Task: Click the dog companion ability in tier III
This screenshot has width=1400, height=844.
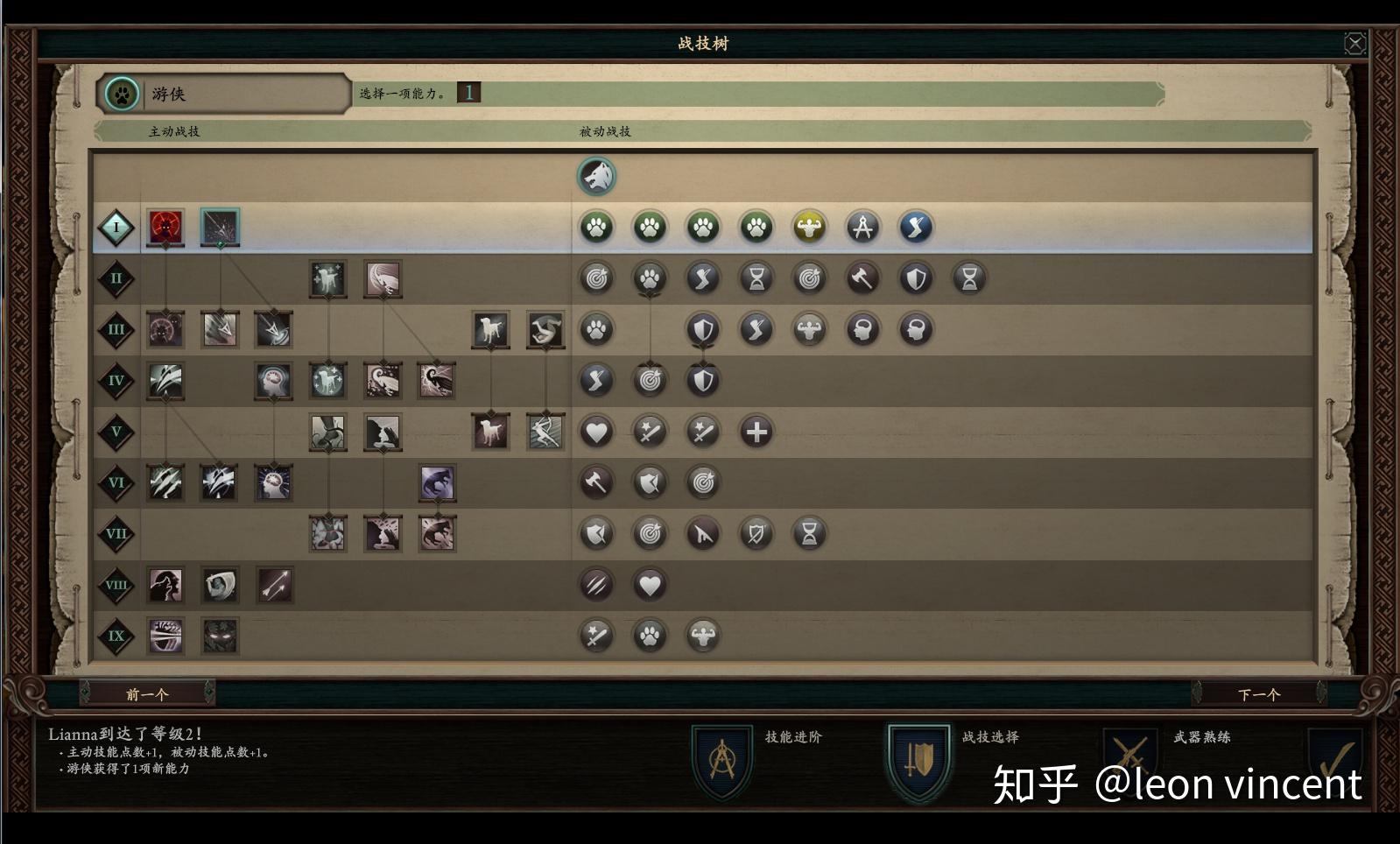Action: click(x=490, y=329)
